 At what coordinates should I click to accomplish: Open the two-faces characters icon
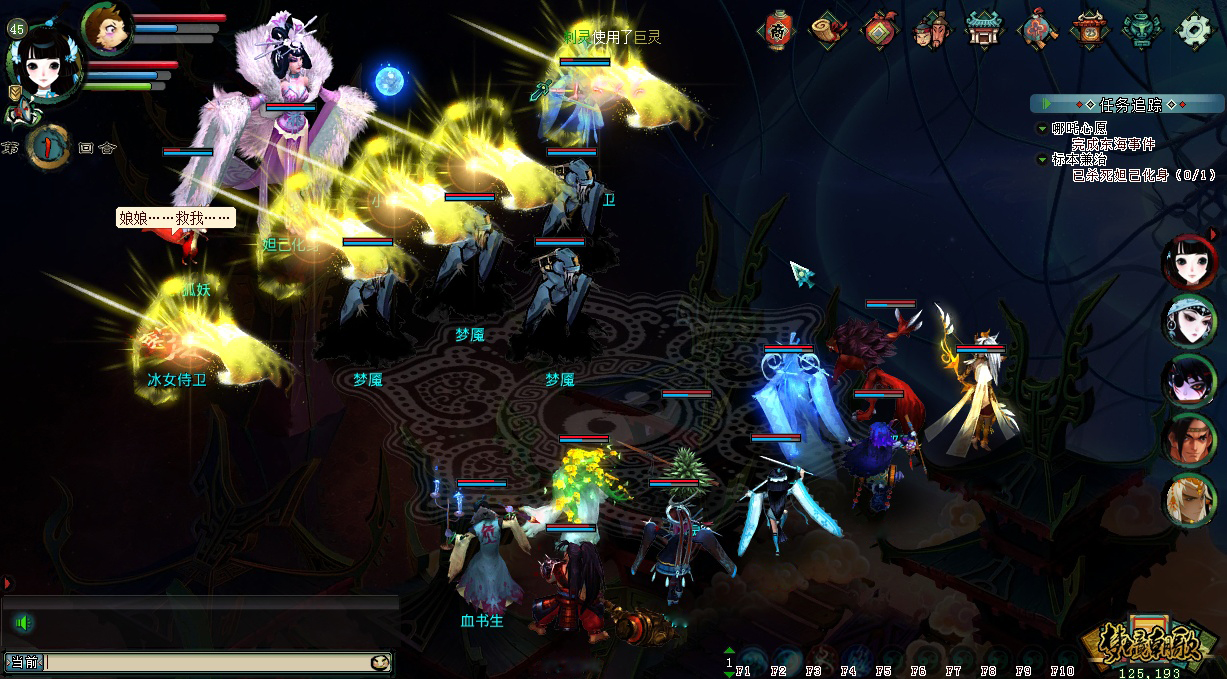coord(932,30)
